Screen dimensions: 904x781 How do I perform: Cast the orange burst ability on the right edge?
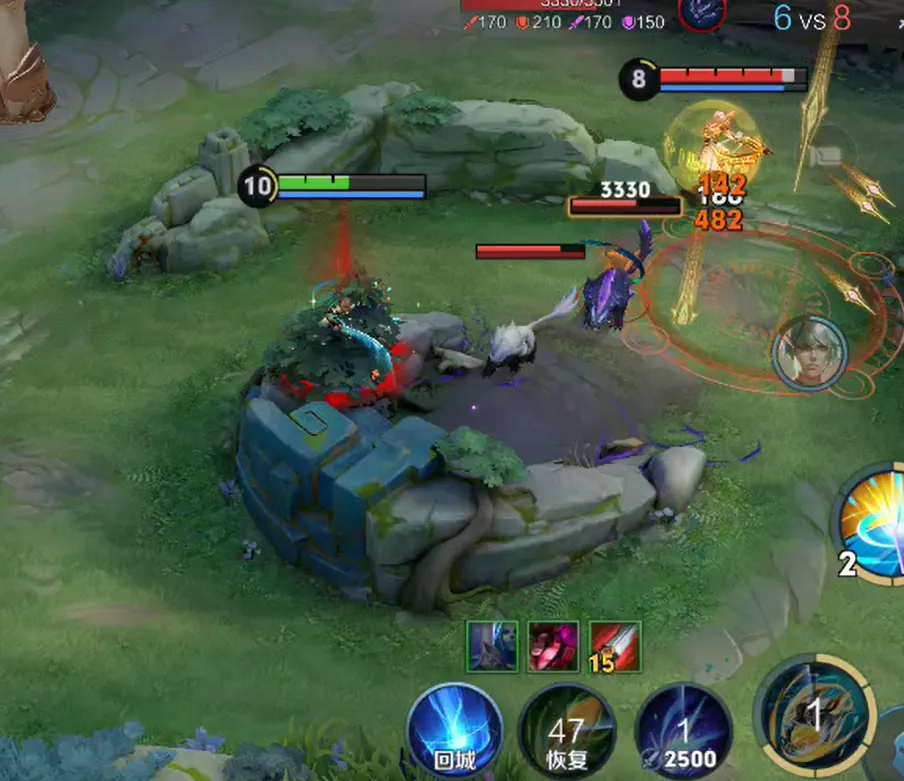pos(872,525)
